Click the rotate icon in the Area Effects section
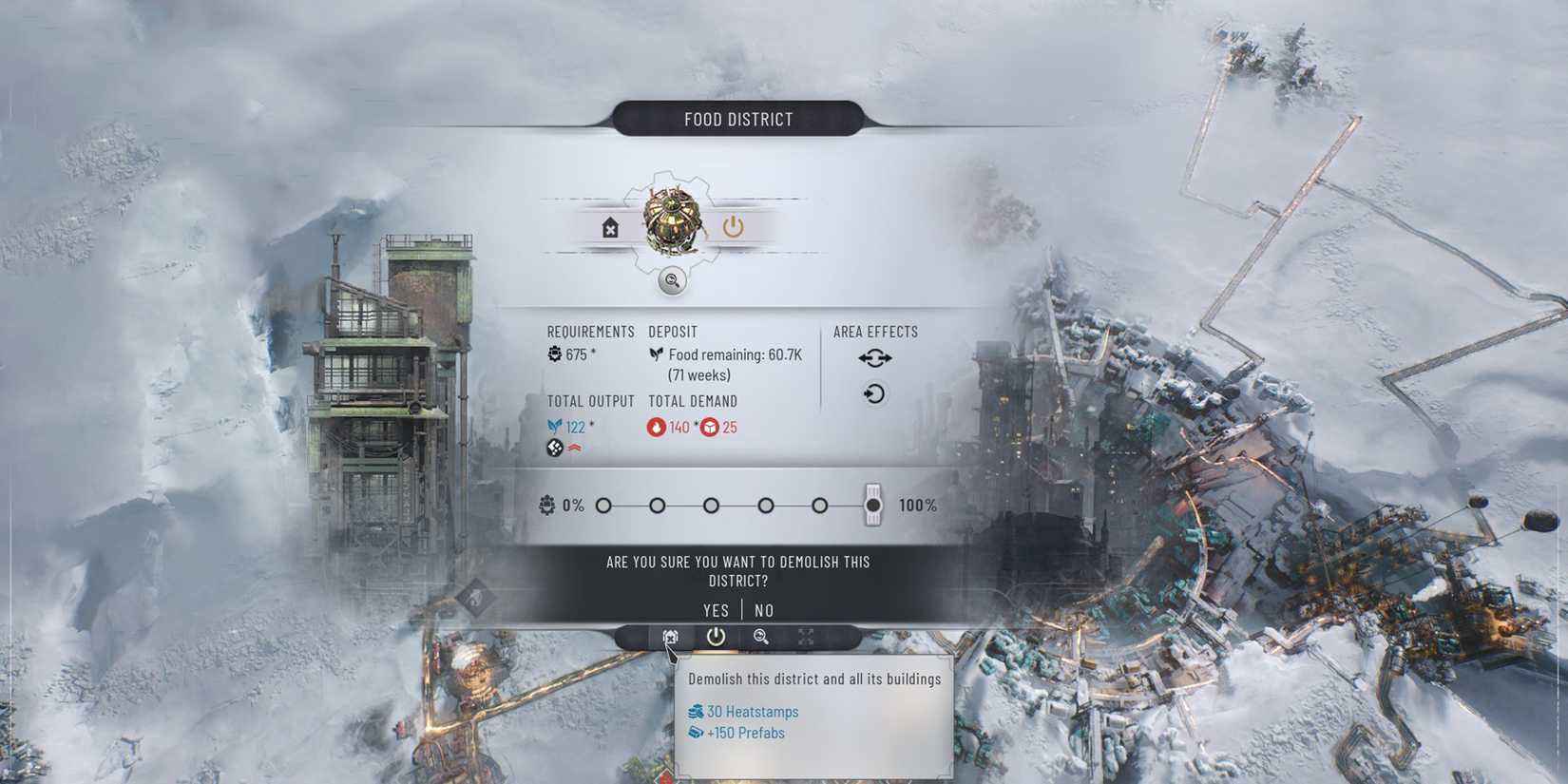Image resolution: width=1568 pixels, height=784 pixels. pyautogui.click(x=874, y=393)
